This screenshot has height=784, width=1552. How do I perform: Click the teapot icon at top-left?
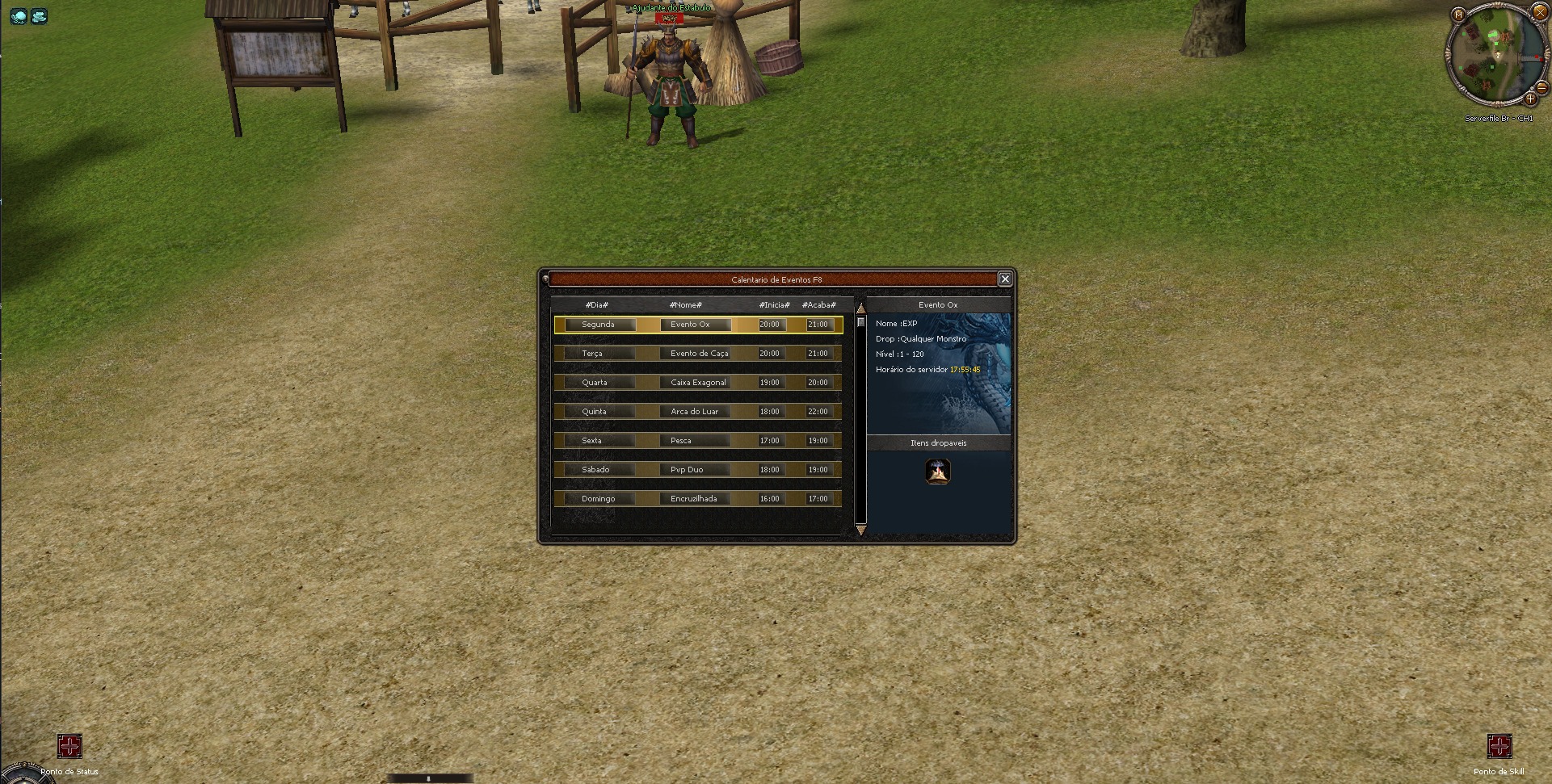[18, 16]
